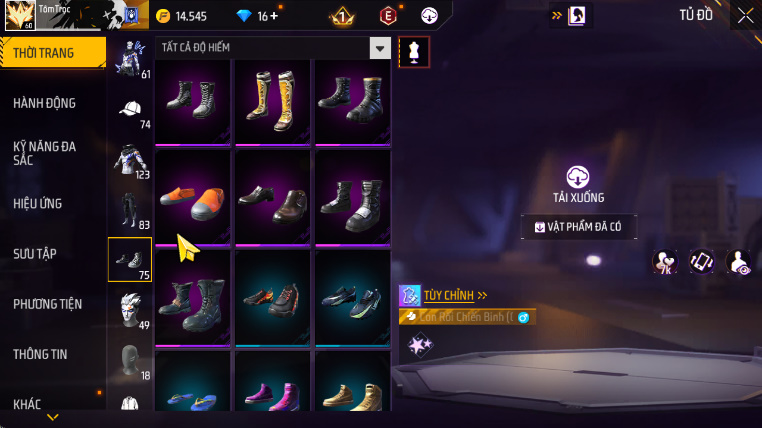Image resolution: width=762 pixels, height=428 pixels.
Task: Select the brown dress shoes
Action: (273, 198)
